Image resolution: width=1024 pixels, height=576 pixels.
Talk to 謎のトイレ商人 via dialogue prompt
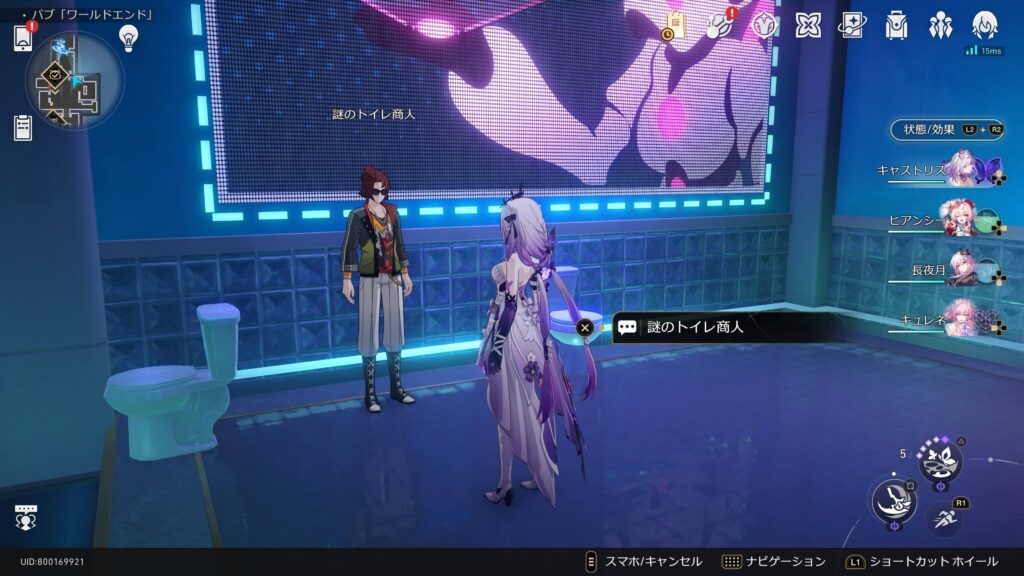click(680, 327)
